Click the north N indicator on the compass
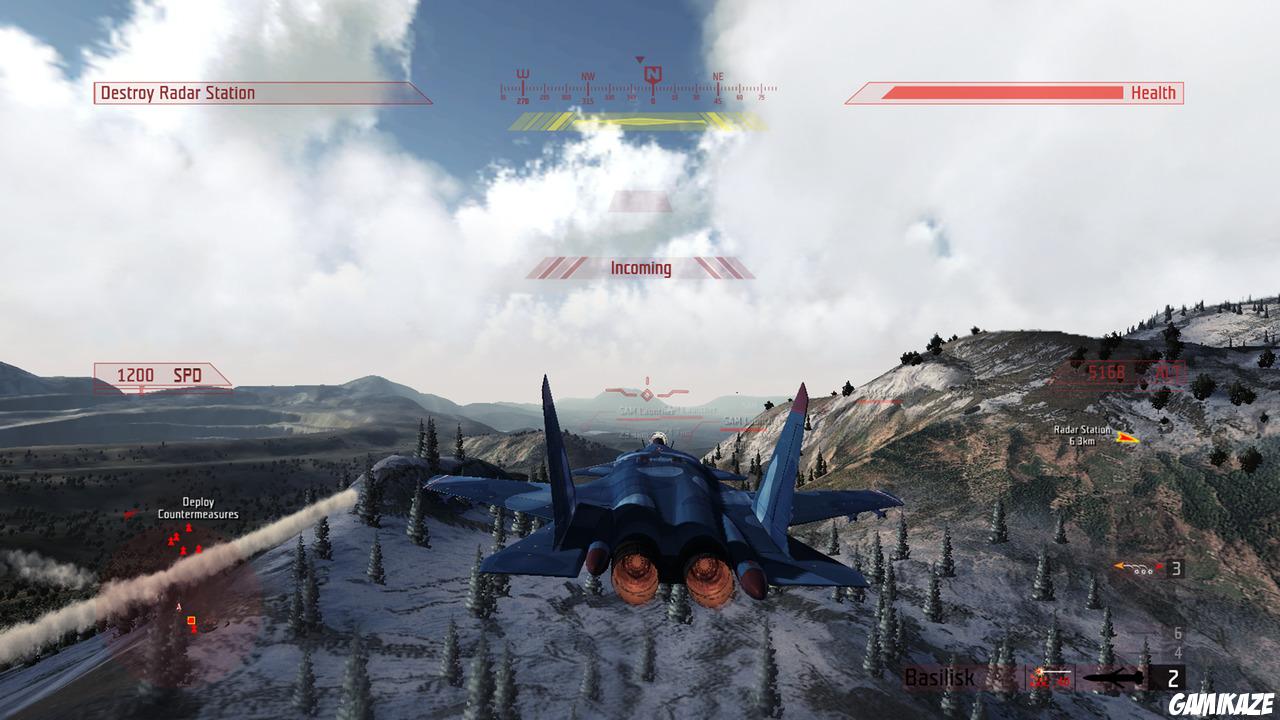Viewport: 1280px width, 720px height. (x=653, y=74)
